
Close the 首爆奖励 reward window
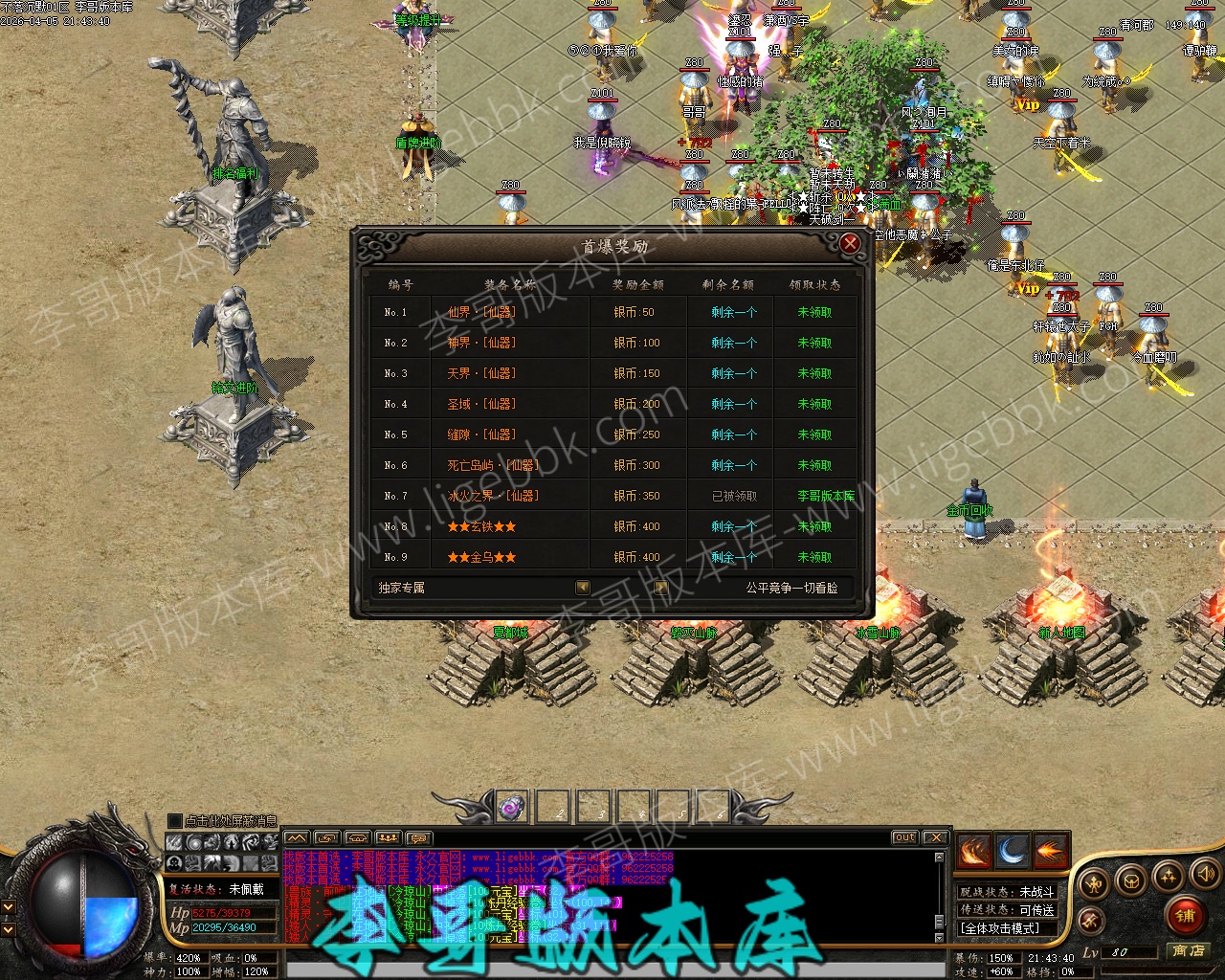click(849, 244)
